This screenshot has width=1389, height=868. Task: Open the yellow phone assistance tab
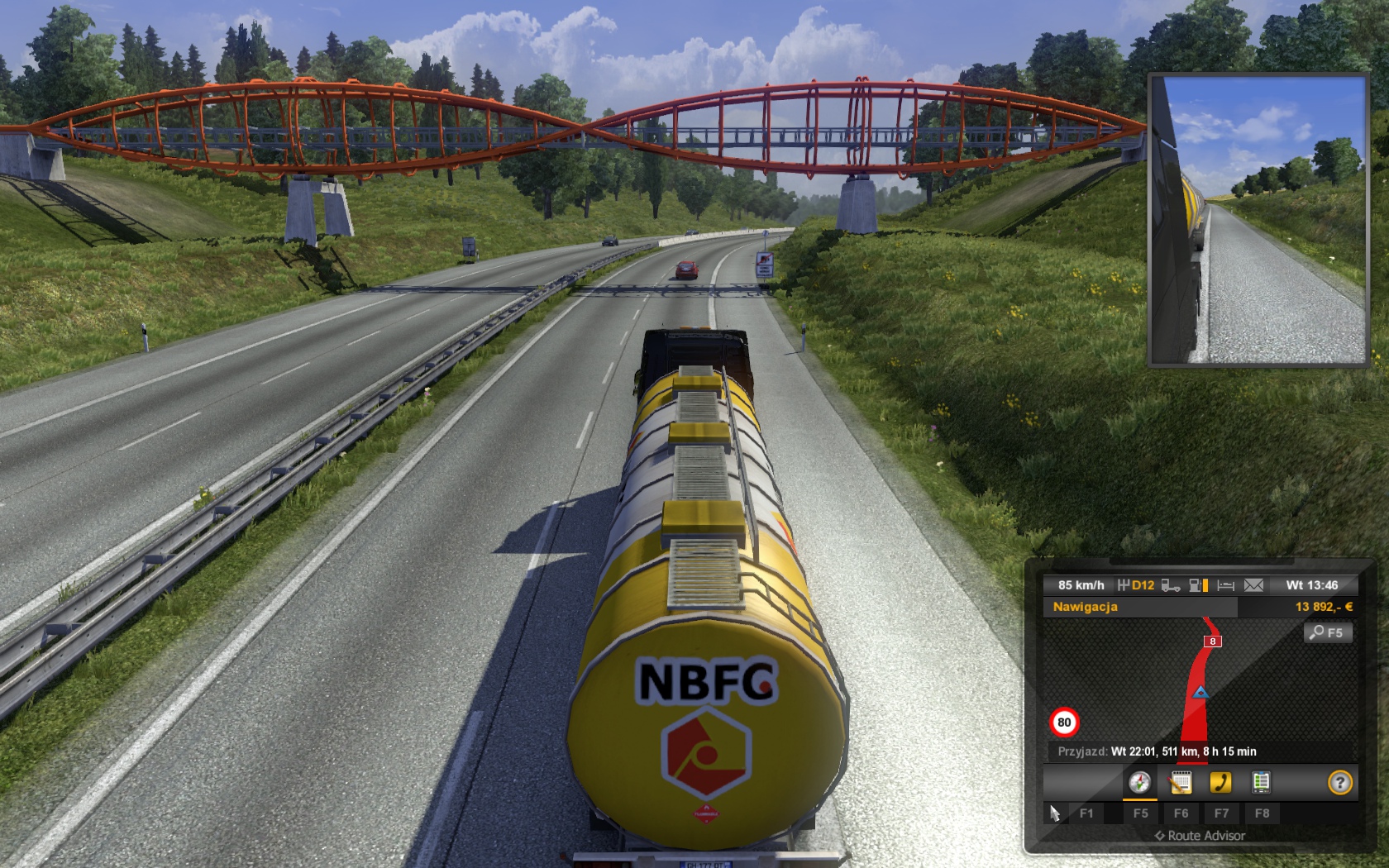tap(1220, 782)
